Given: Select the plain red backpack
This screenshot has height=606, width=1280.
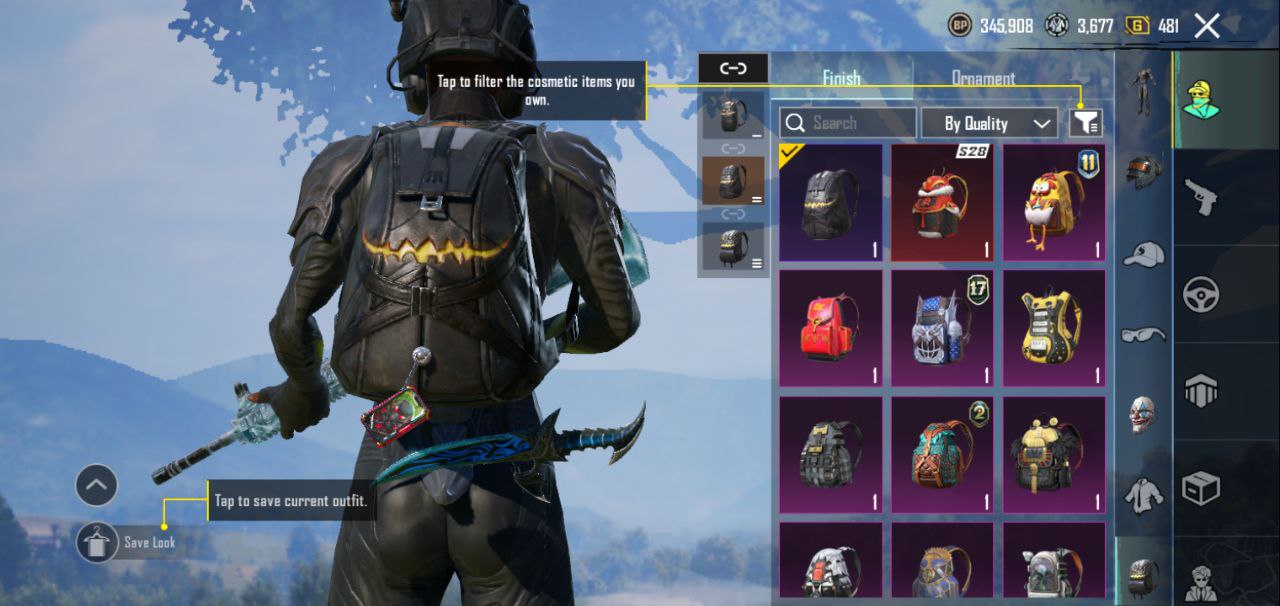Looking at the screenshot, I should (x=831, y=328).
